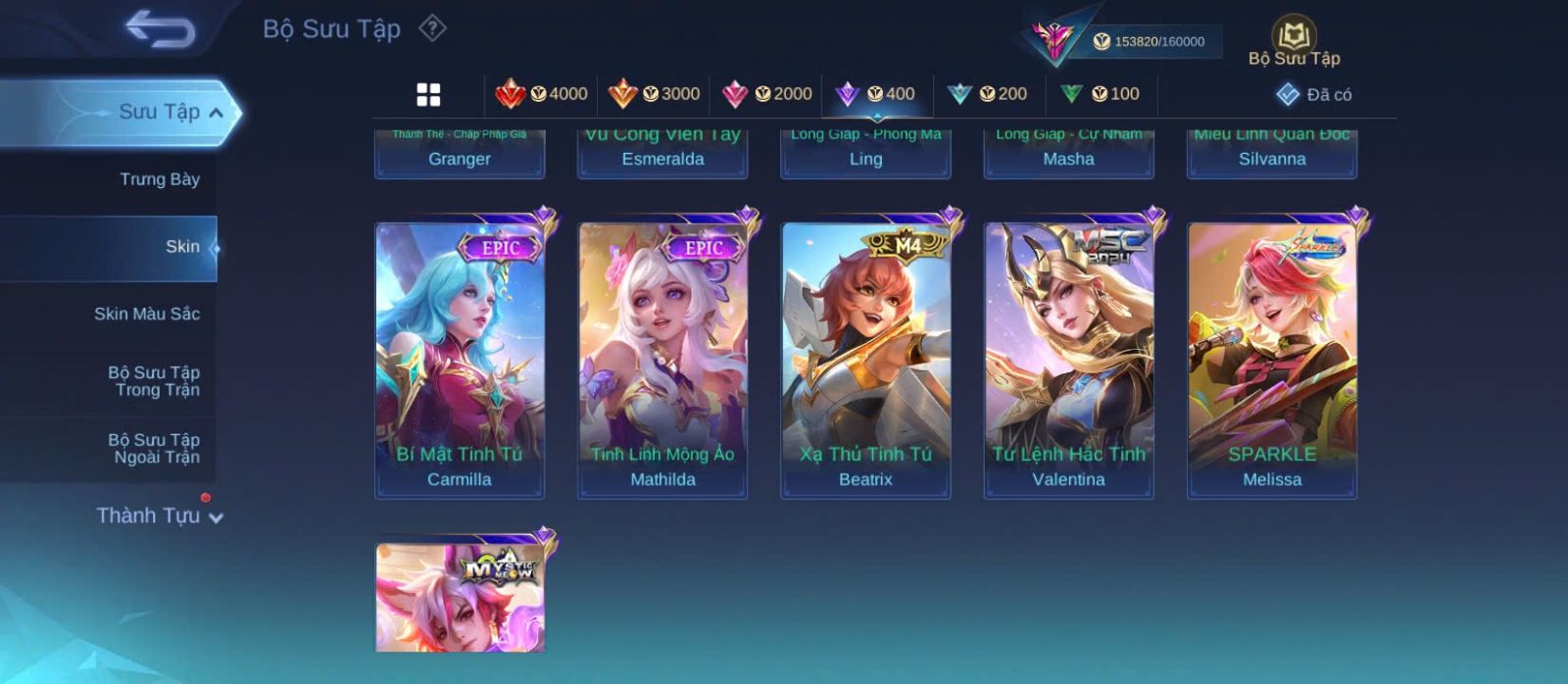
Task: Open the collection help question mark
Action: pos(432,28)
